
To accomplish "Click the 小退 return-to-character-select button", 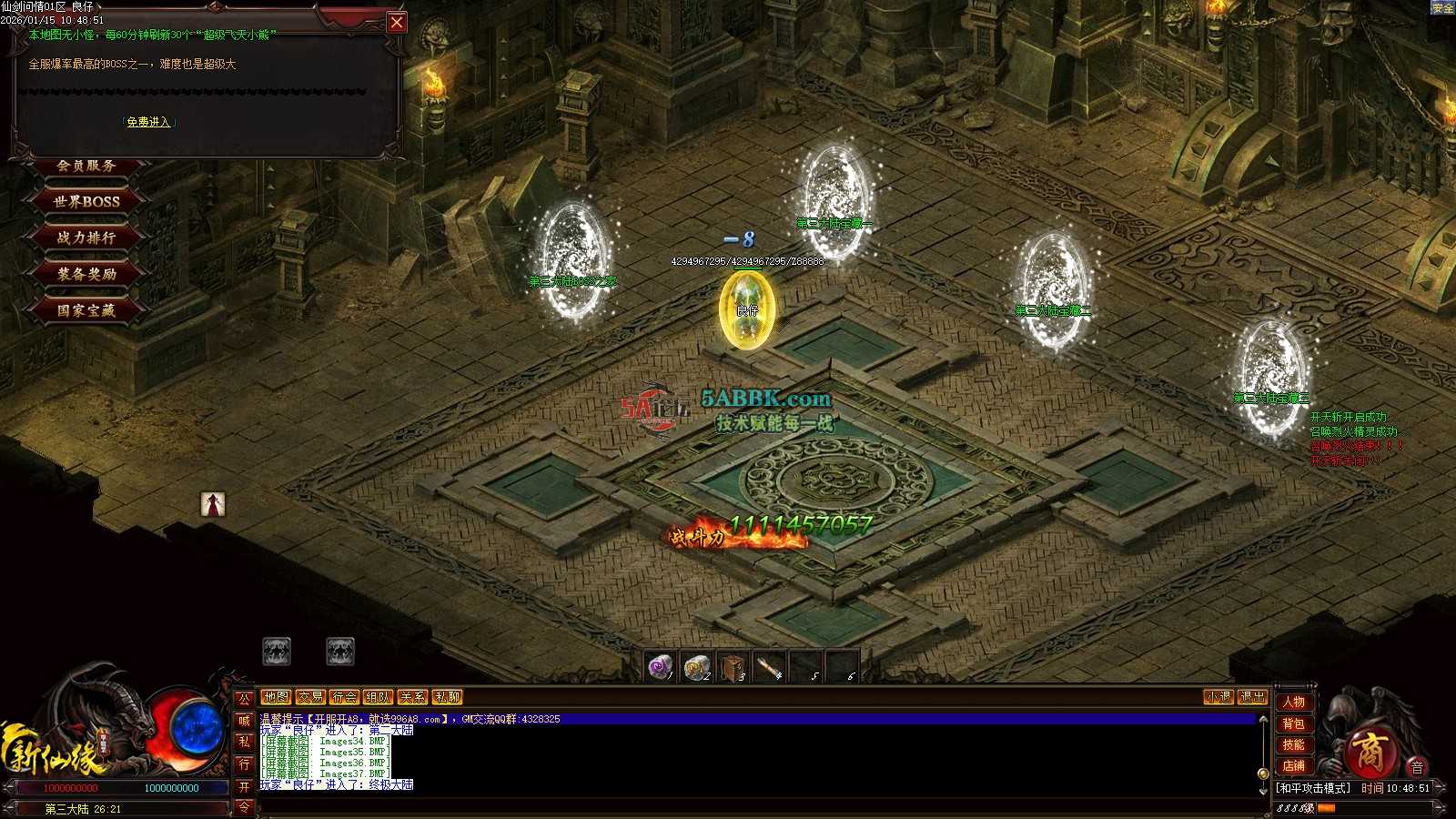I will click(x=1218, y=697).
